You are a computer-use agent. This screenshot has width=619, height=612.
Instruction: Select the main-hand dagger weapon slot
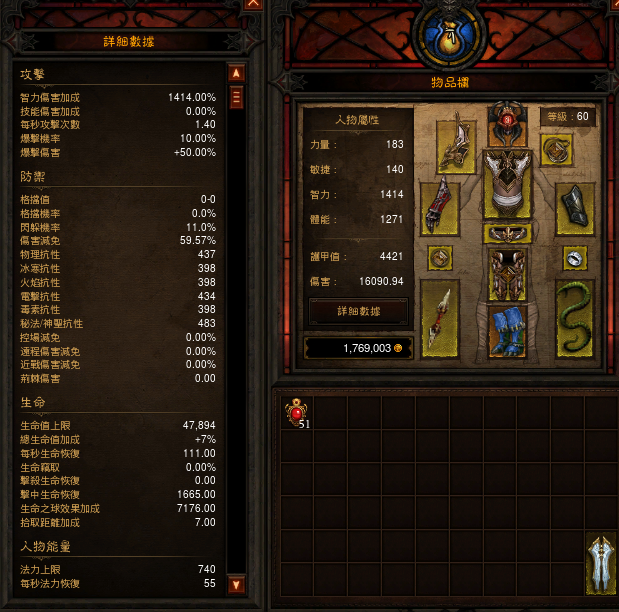click(x=440, y=319)
